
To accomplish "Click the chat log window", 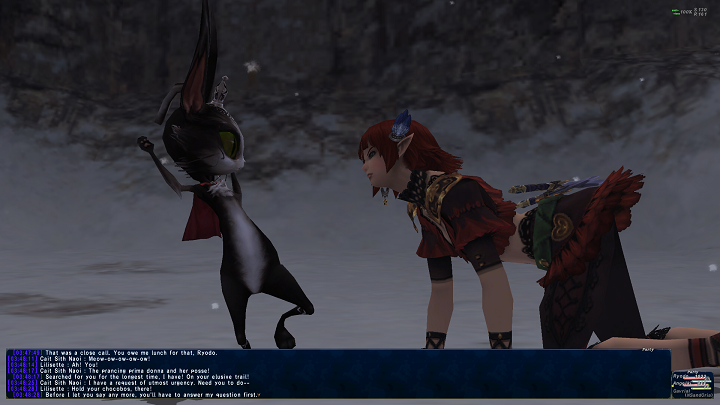I will point(330,373).
